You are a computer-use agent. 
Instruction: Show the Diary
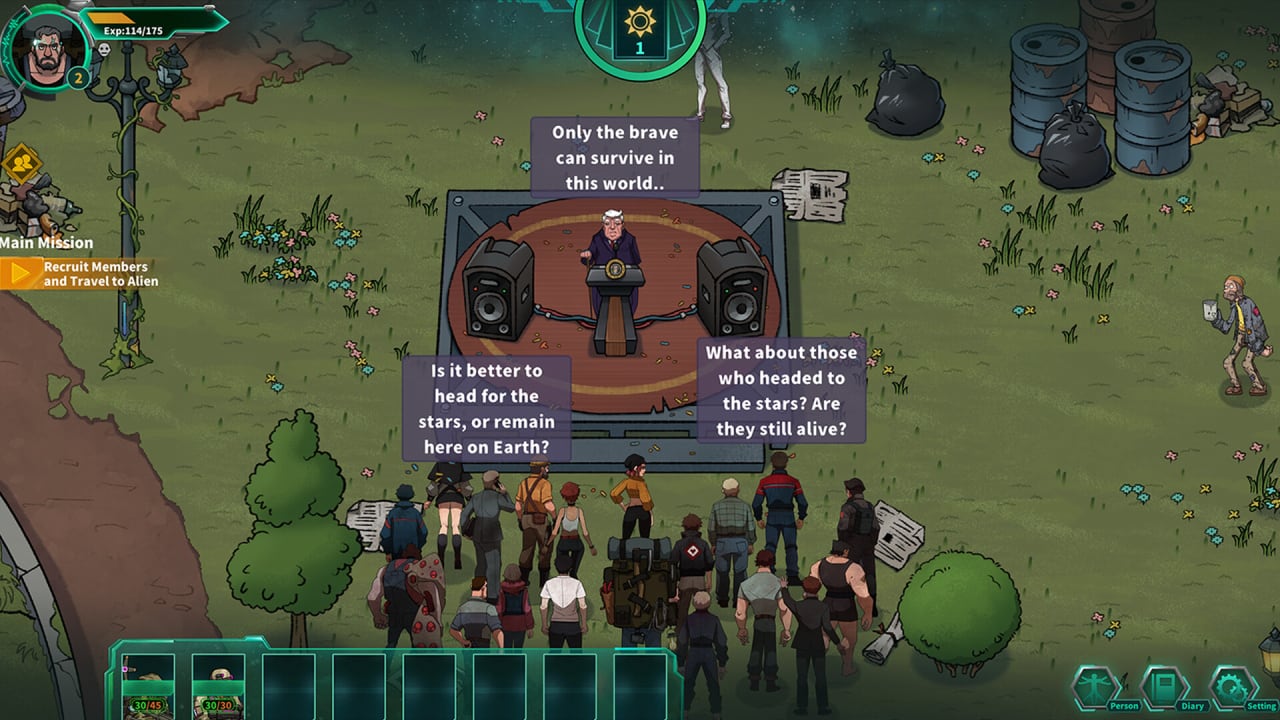click(1165, 688)
